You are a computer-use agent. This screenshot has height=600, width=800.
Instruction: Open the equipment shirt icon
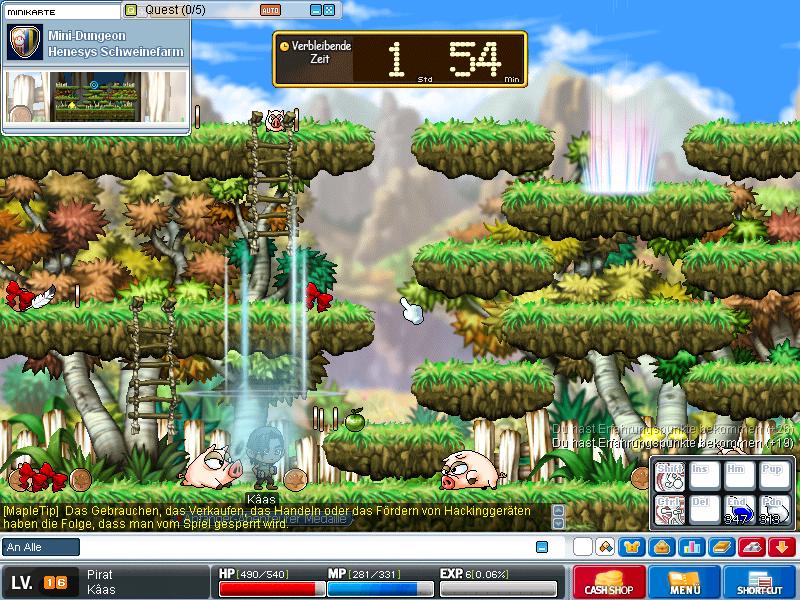[x=632, y=547]
